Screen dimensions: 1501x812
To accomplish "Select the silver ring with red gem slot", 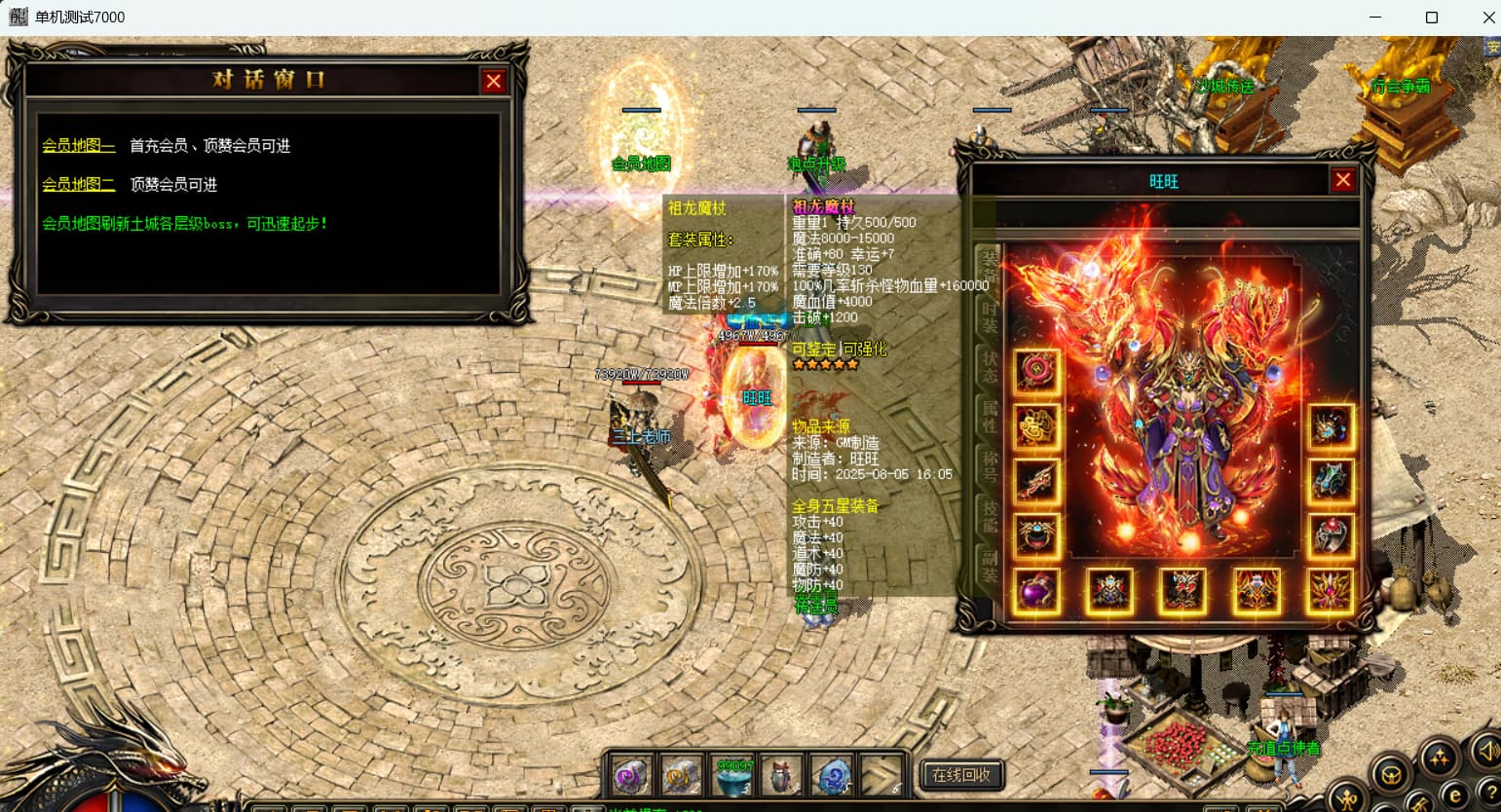I will 1331,535.
